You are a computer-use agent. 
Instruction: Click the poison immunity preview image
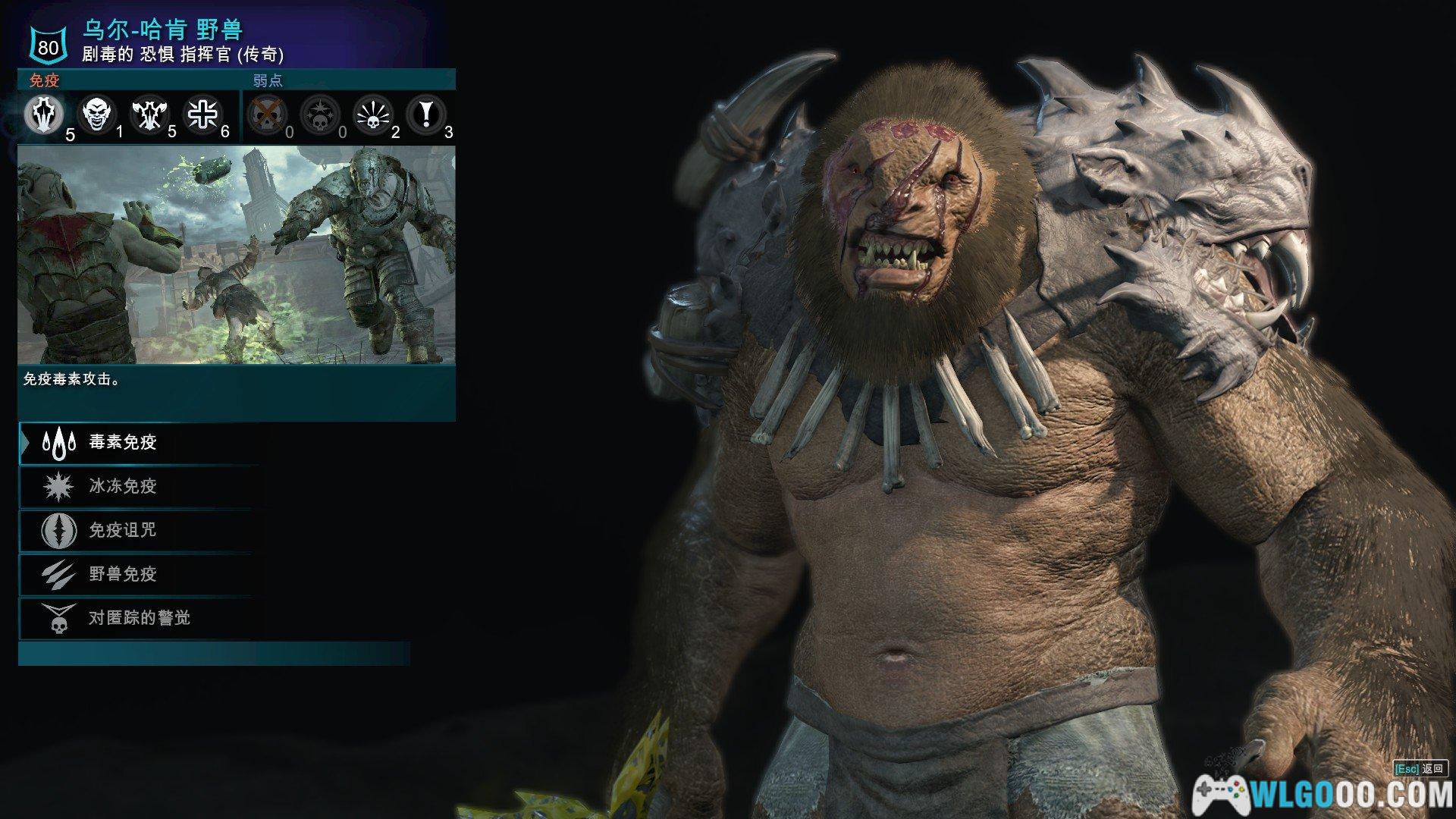(x=237, y=255)
